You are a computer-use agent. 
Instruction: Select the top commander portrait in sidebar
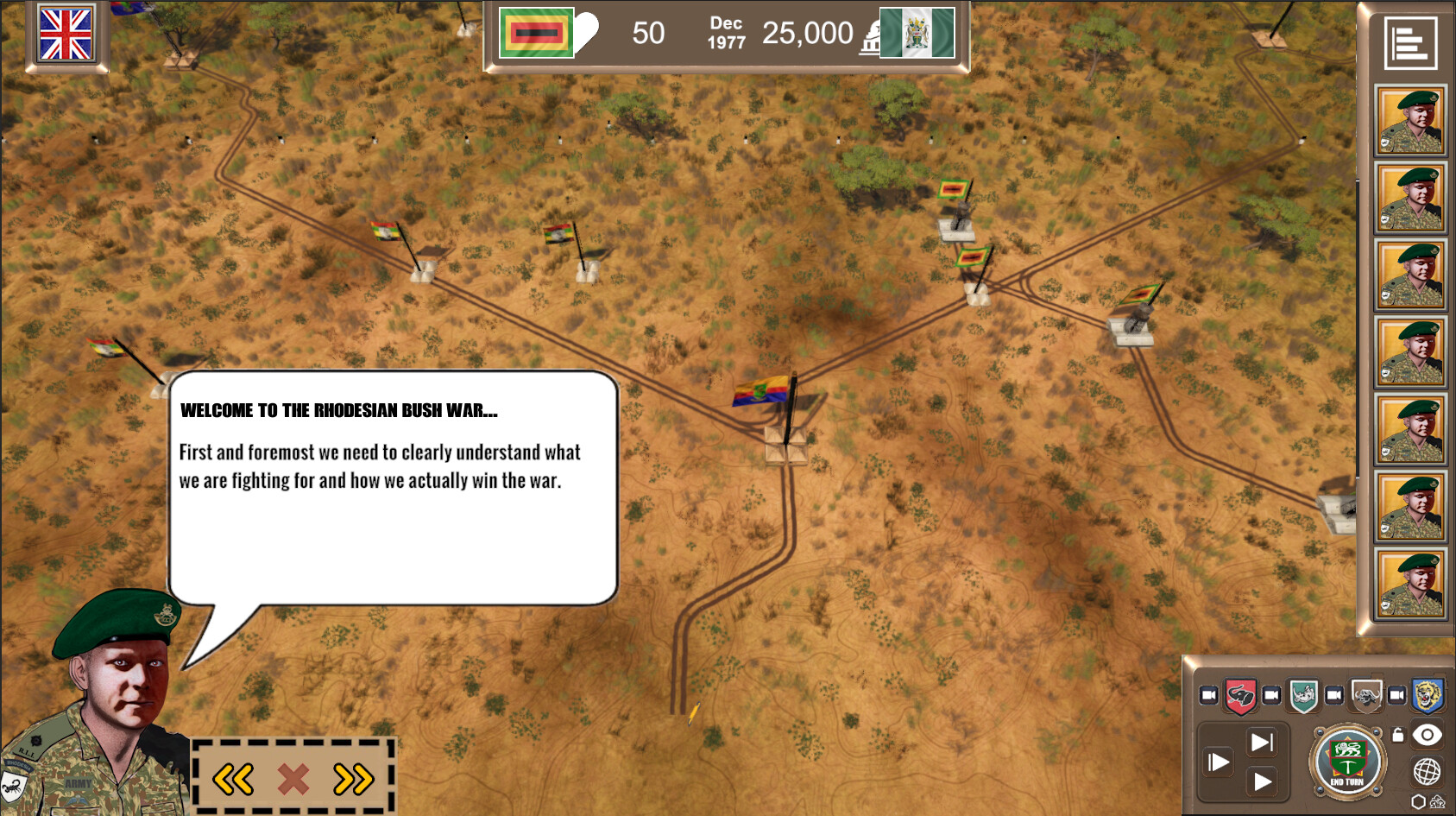(1410, 120)
